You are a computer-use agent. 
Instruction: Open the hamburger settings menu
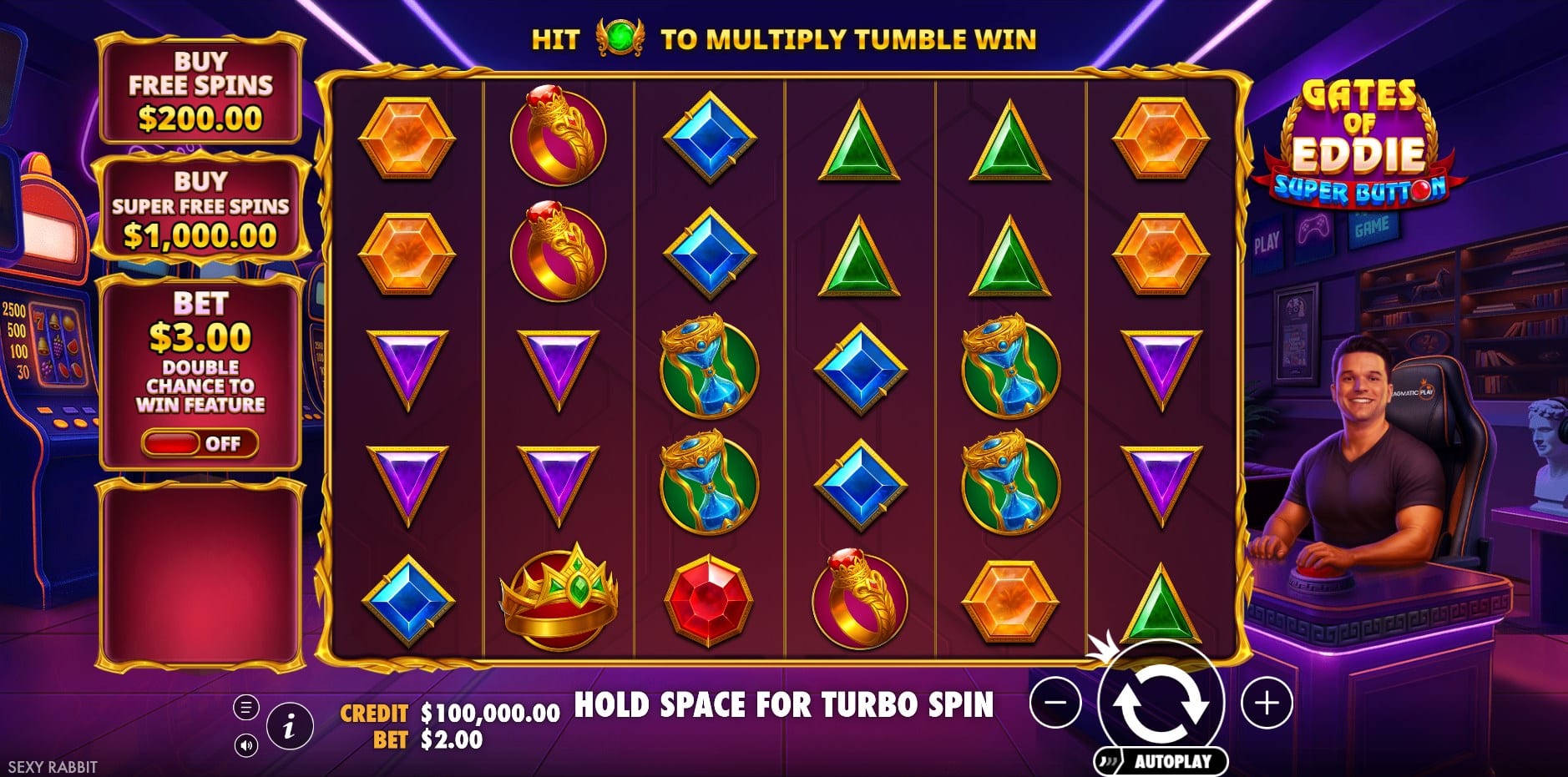pyautogui.click(x=245, y=708)
